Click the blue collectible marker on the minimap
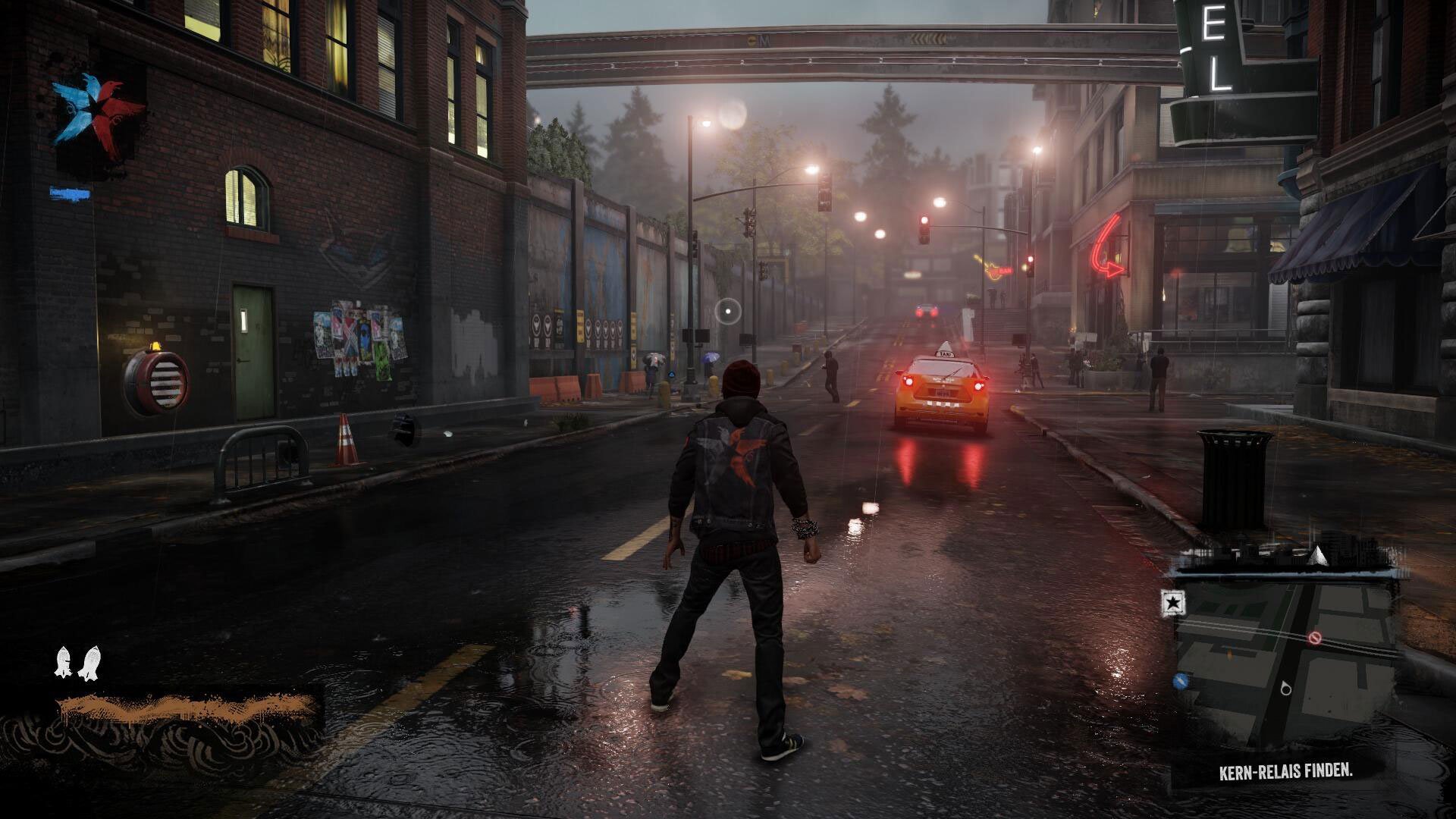 coord(1180,682)
